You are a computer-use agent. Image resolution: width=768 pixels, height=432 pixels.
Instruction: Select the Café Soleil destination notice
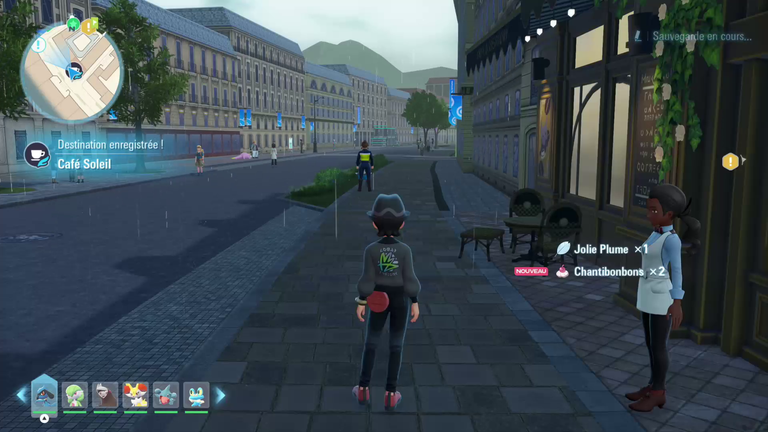point(98,164)
